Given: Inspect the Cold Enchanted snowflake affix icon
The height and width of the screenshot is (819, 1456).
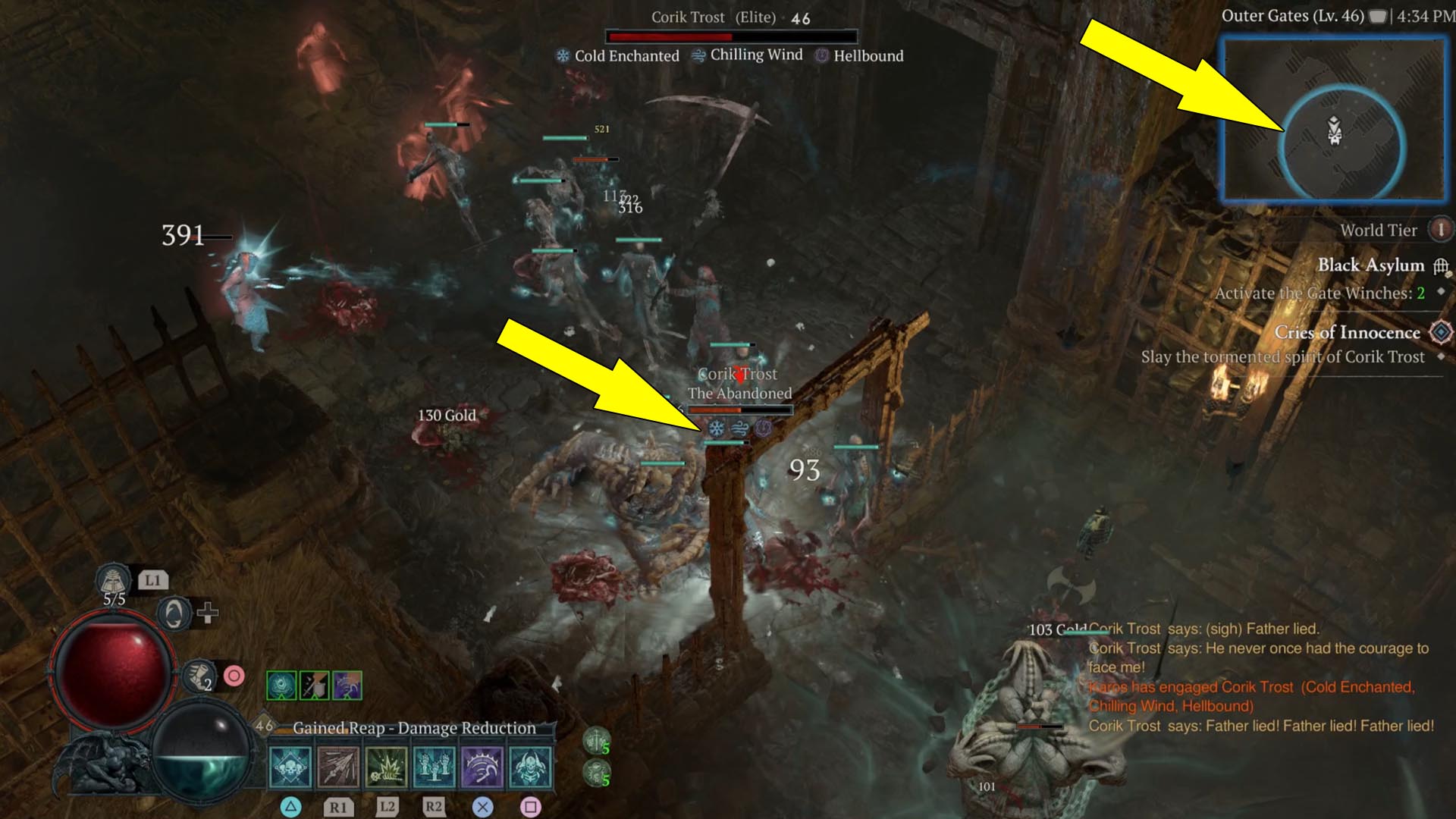Looking at the screenshot, I should pos(563,55).
